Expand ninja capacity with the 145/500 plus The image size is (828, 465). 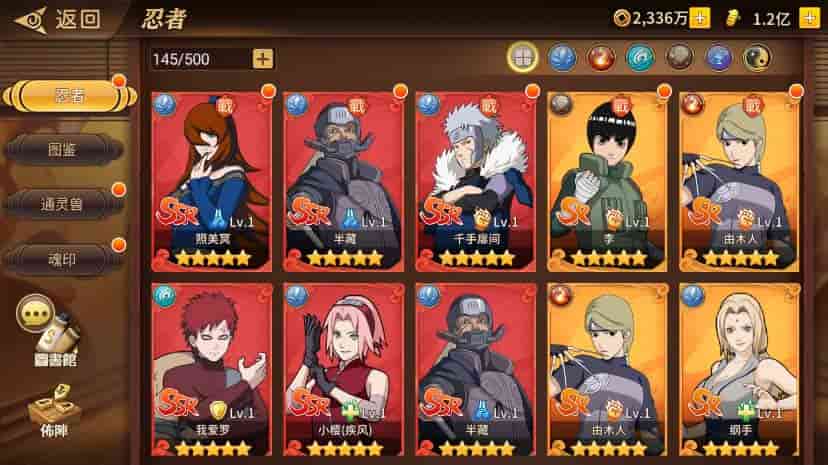tap(263, 59)
